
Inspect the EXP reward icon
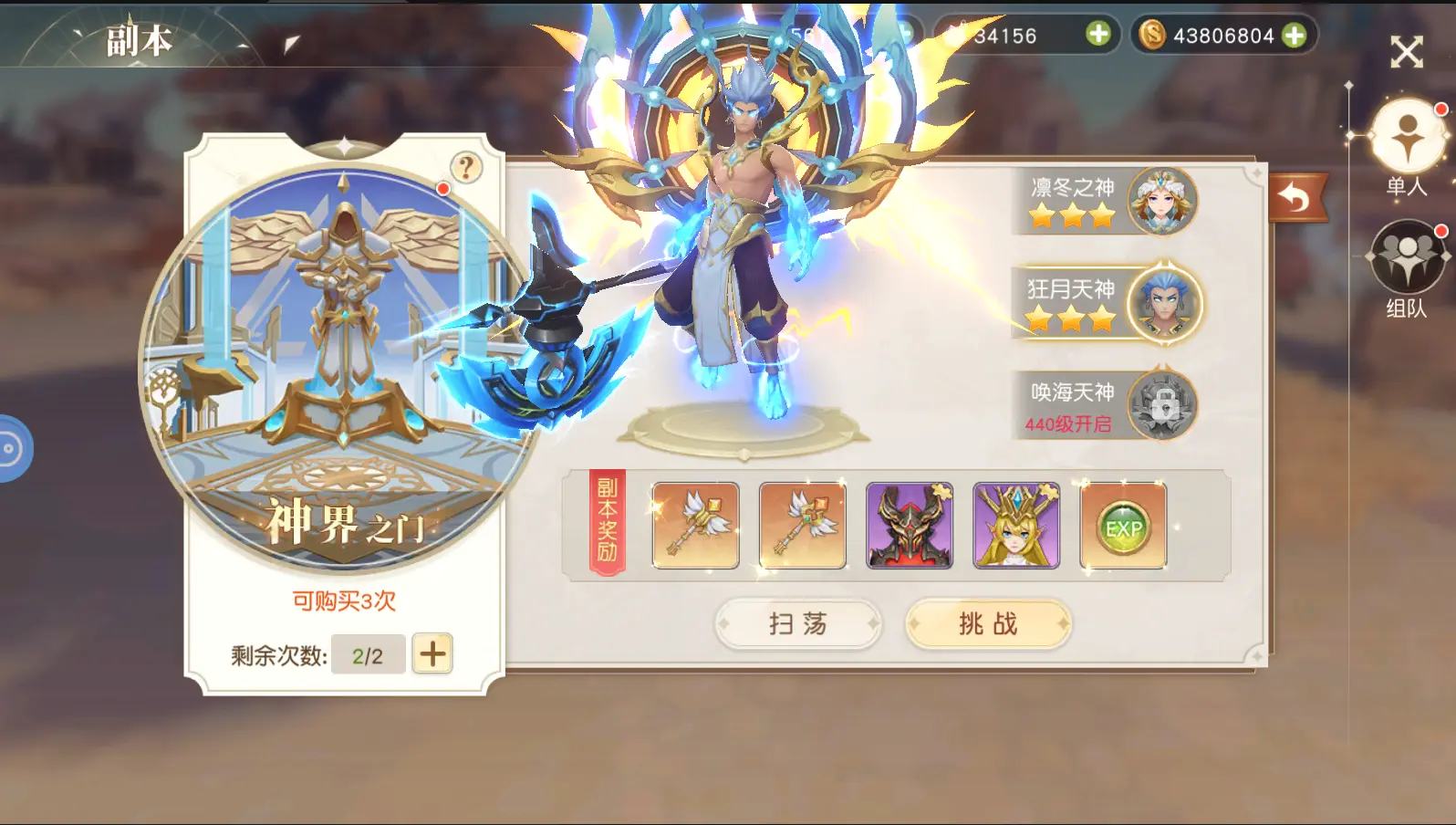click(x=1123, y=527)
